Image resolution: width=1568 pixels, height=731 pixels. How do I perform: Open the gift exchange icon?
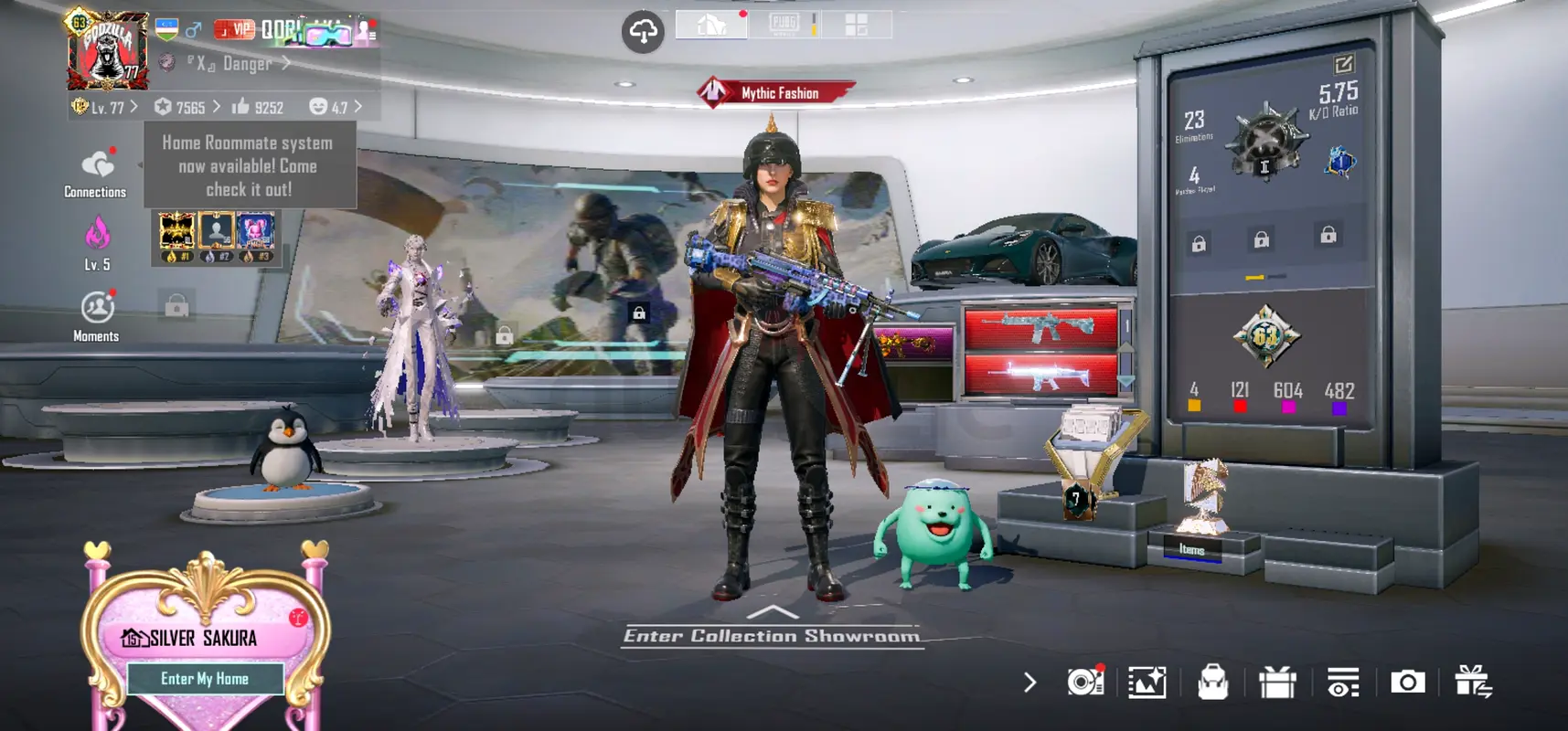(x=1473, y=682)
